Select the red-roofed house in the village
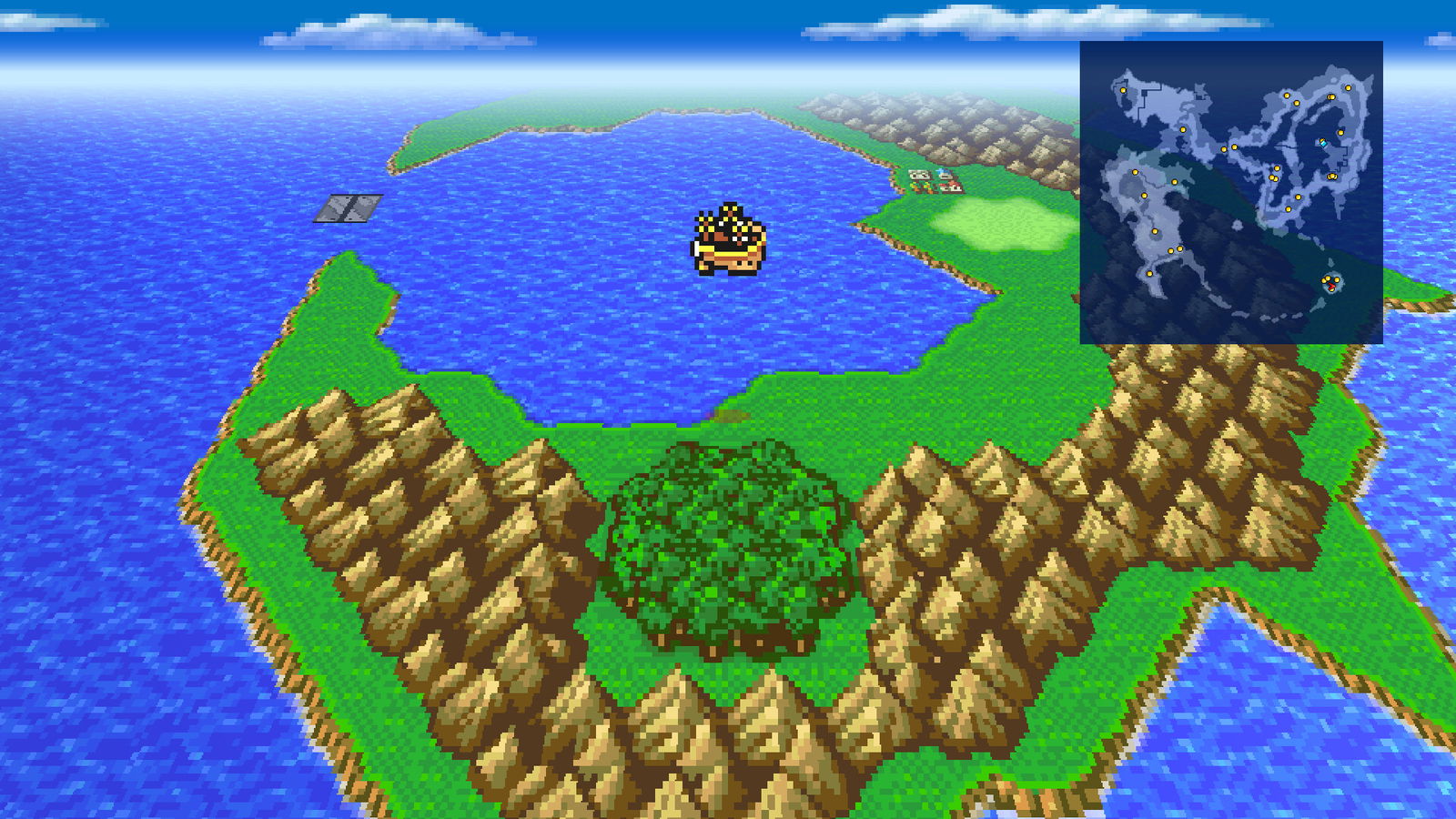 [x=952, y=186]
